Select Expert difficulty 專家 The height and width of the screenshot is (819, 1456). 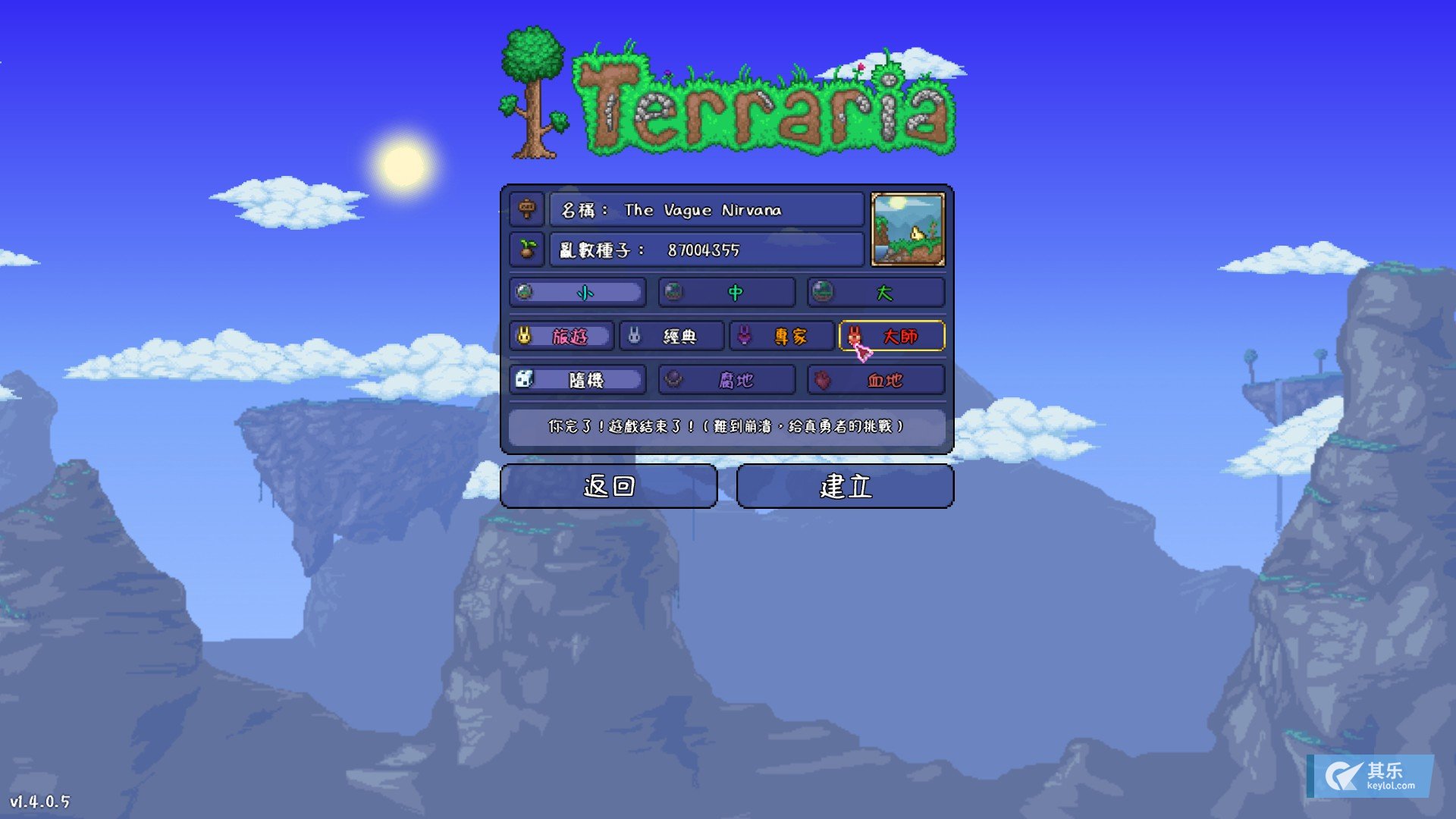[x=782, y=336]
